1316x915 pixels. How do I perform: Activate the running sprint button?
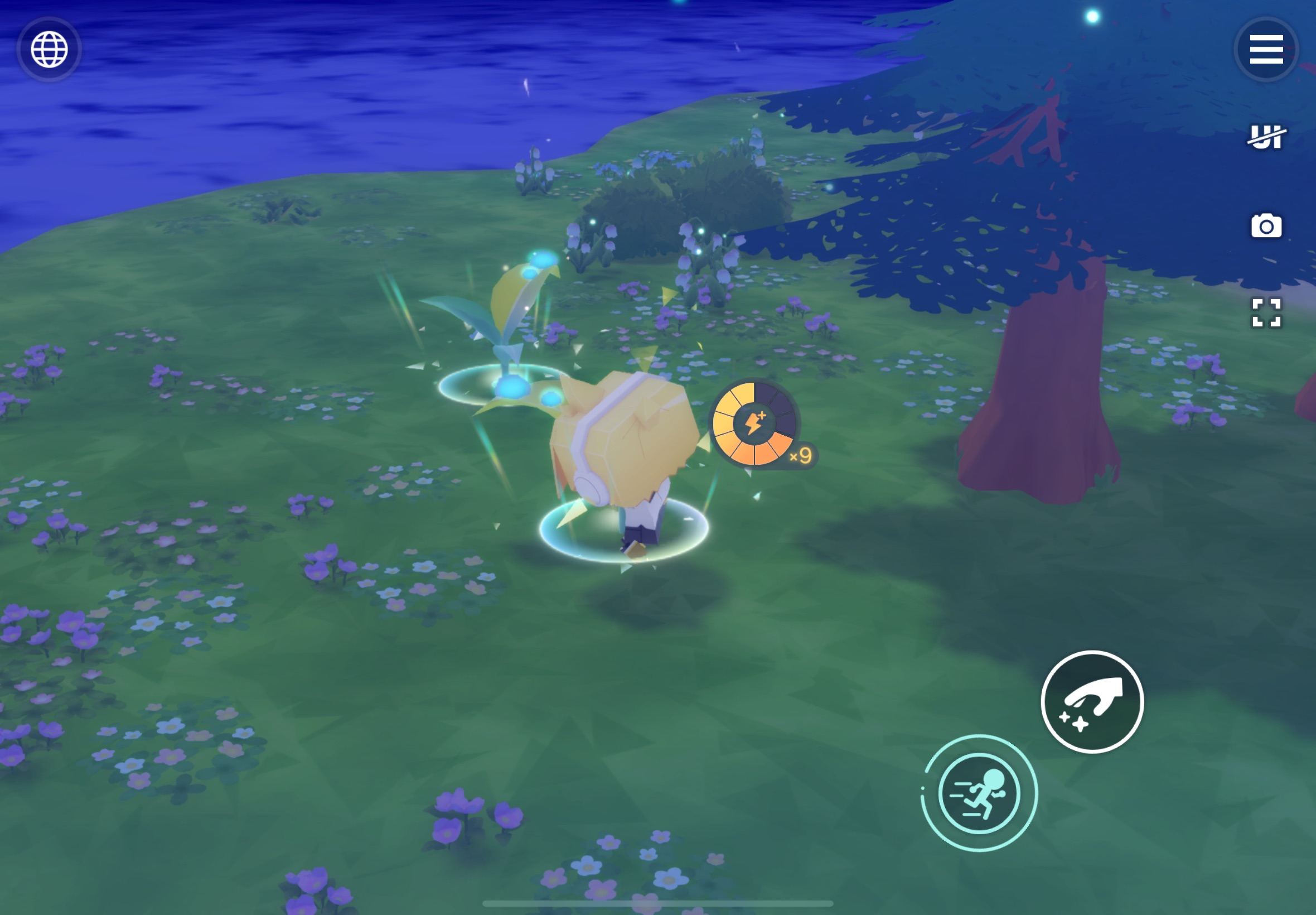tap(979, 793)
